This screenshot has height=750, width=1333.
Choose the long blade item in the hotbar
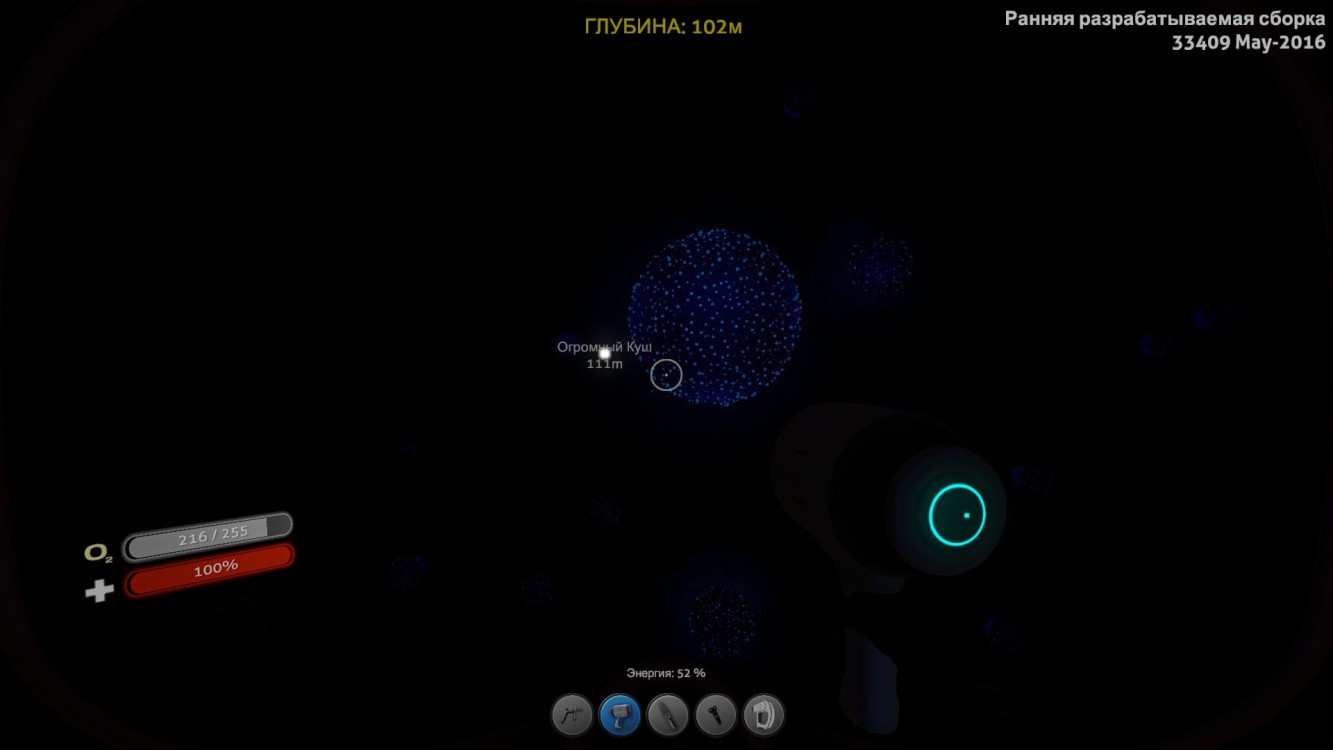[667, 715]
